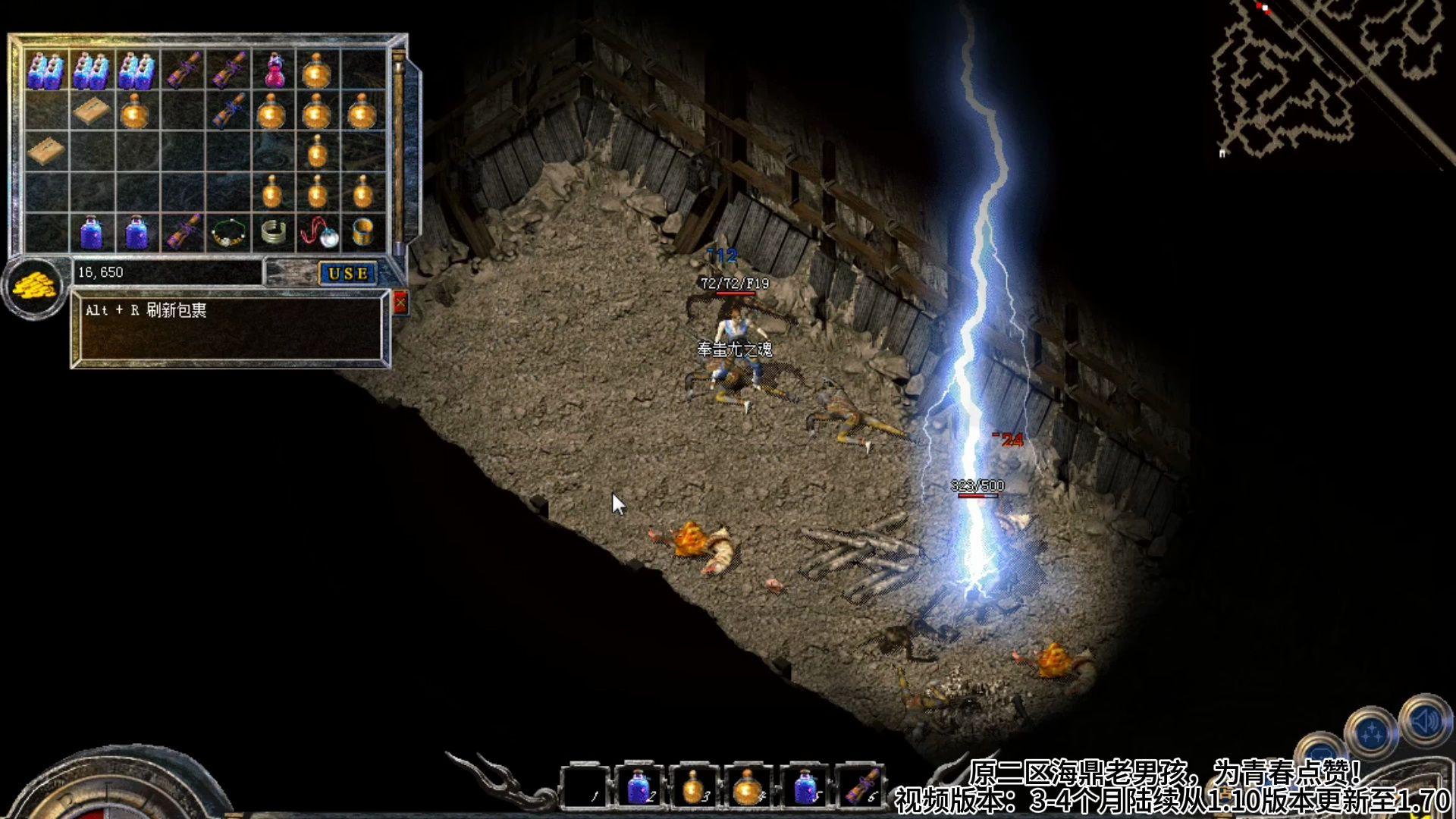Screen dimensions: 1456x819
Task: Select the pink potion in the bag
Action: tap(274, 71)
